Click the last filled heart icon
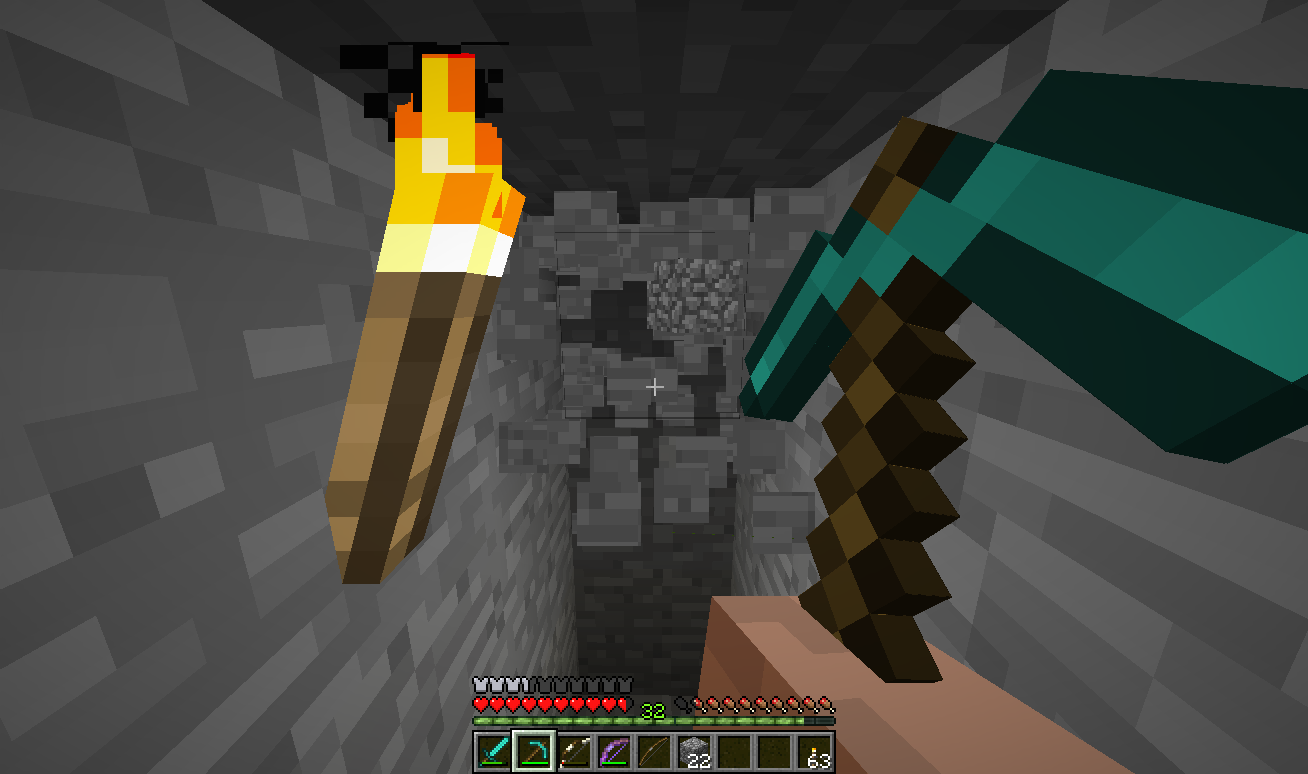 (622, 703)
